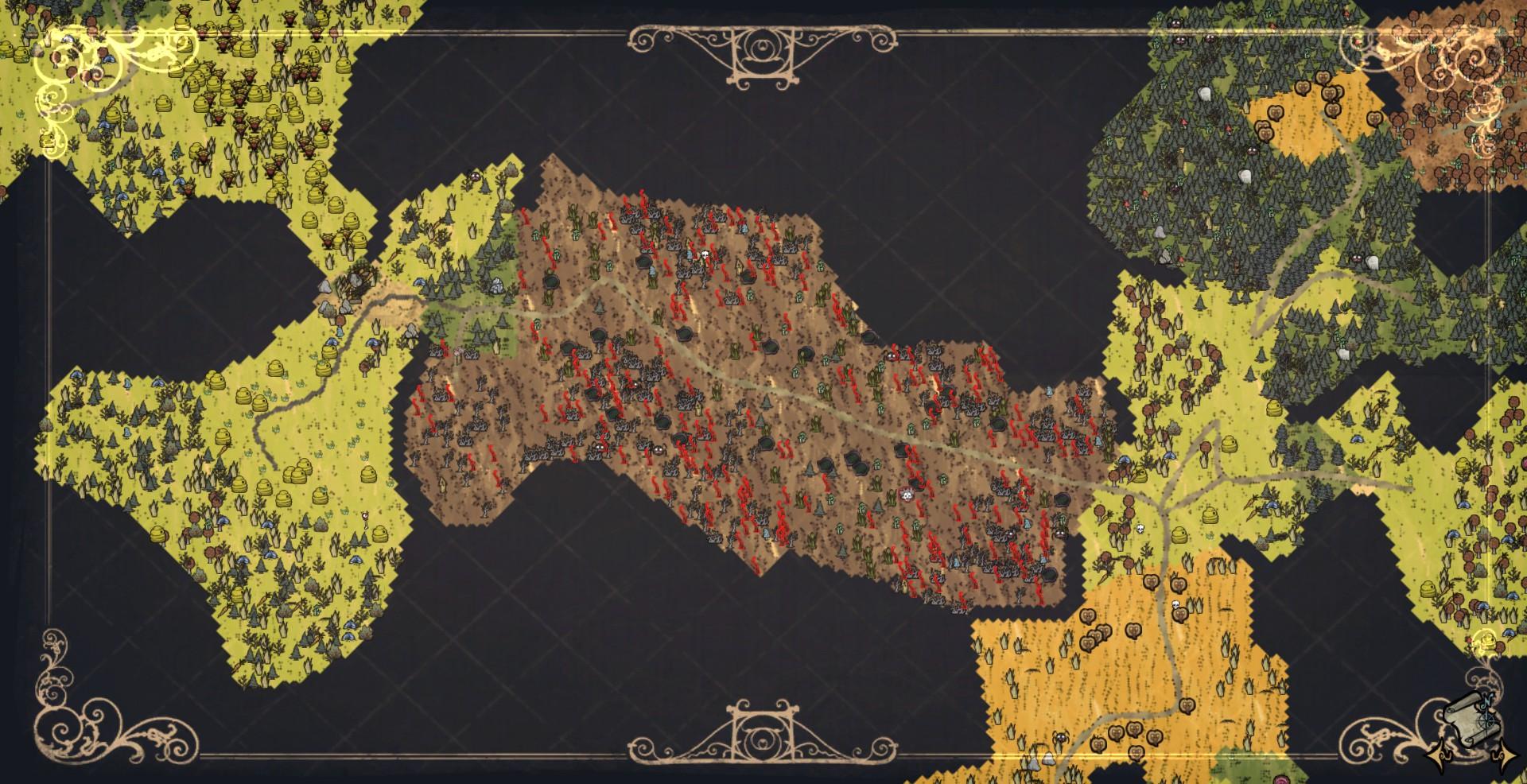The image size is (1527, 784).
Task: Click the lone flower marker in the southwest forest
Action: click(366, 515)
